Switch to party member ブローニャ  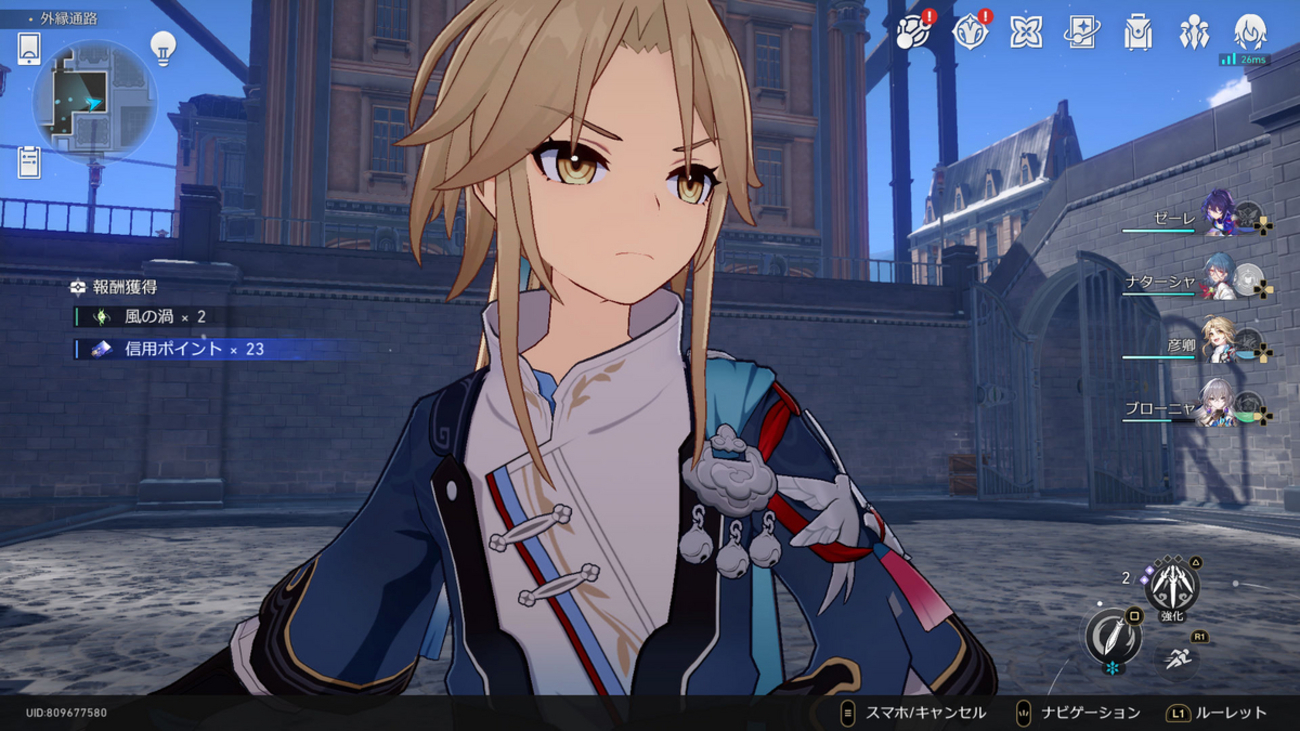click(1218, 407)
